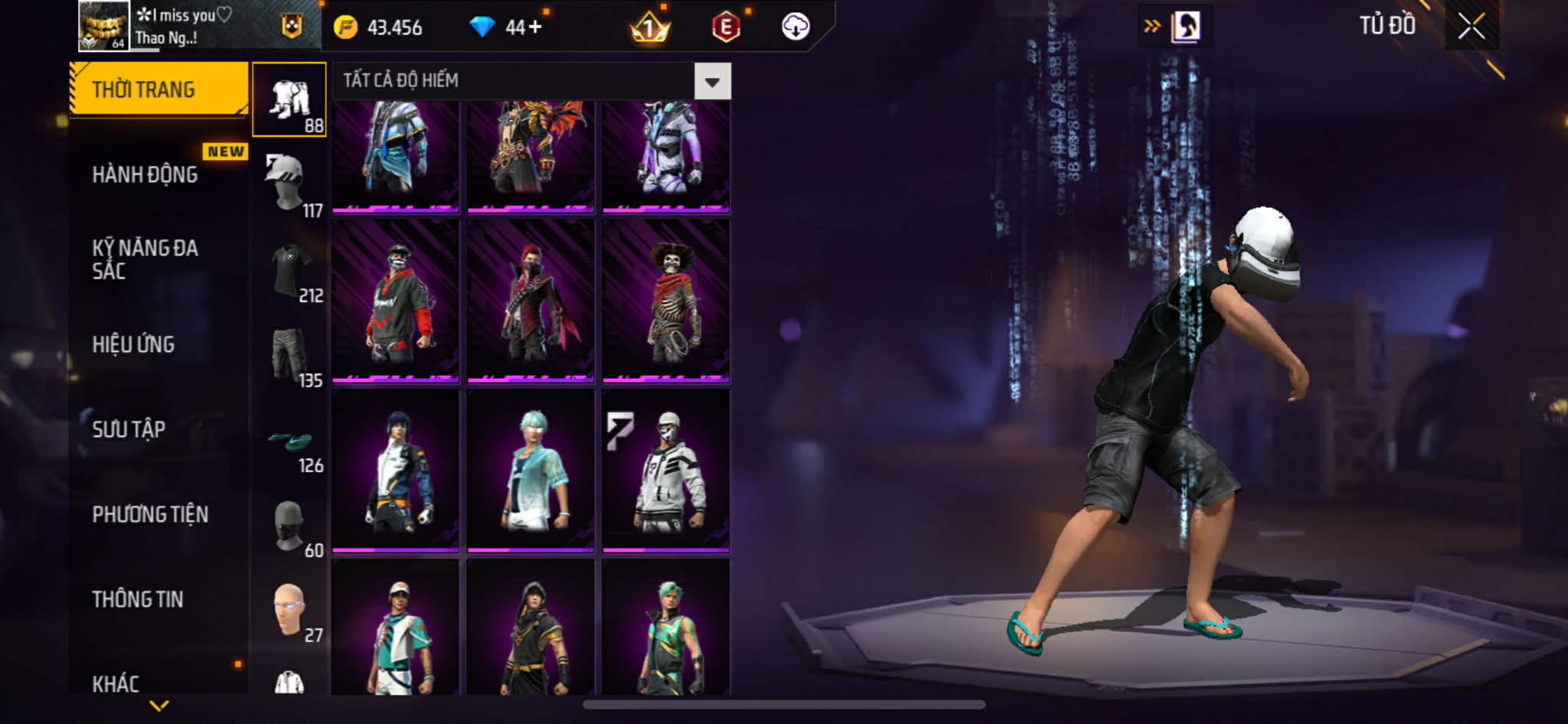Go to the Sưu Tập tab
The height and width of the screenshot is (724, 1568).
(129, 429)
